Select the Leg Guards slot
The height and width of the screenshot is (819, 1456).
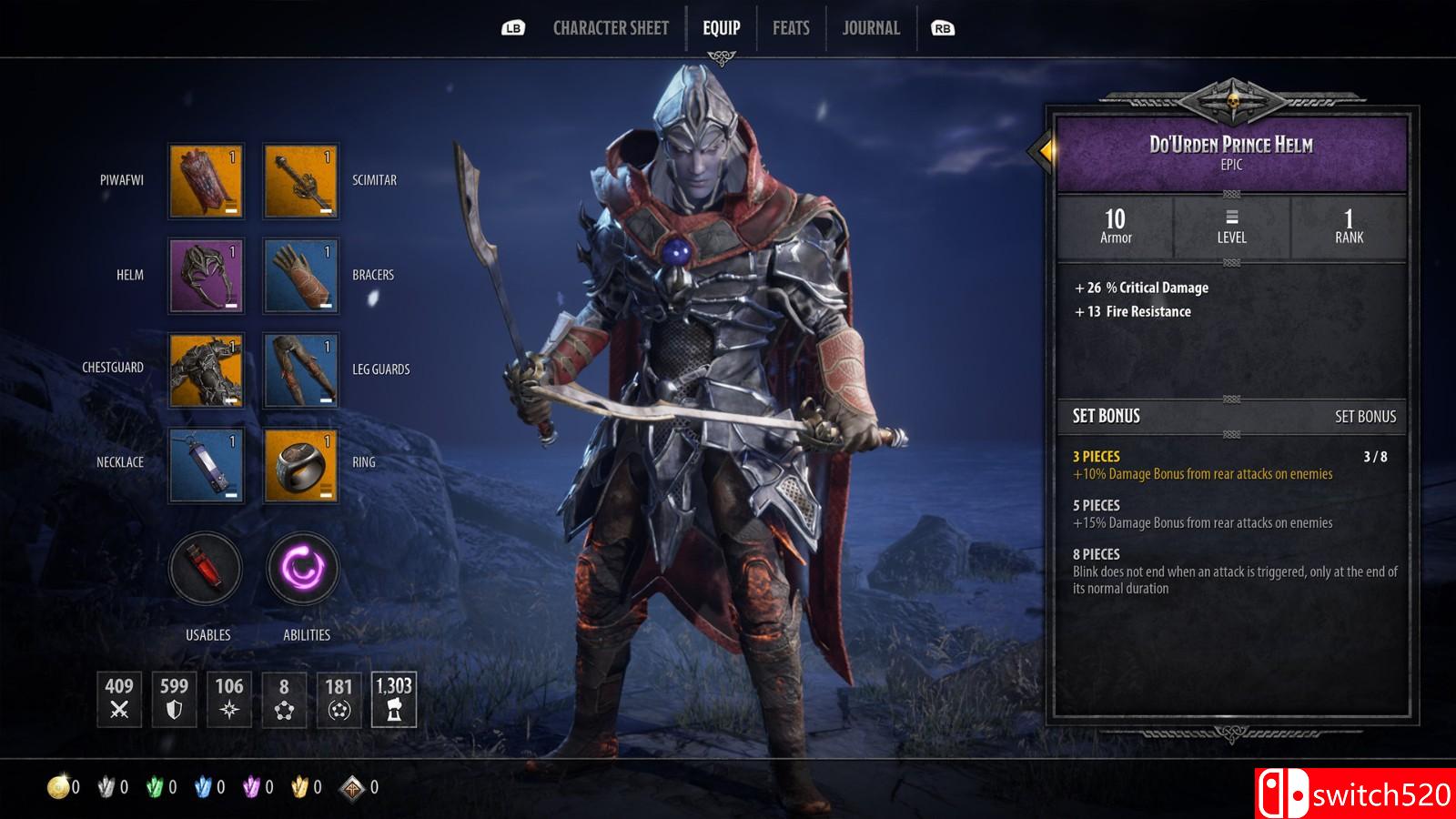[x=301, y=370]
